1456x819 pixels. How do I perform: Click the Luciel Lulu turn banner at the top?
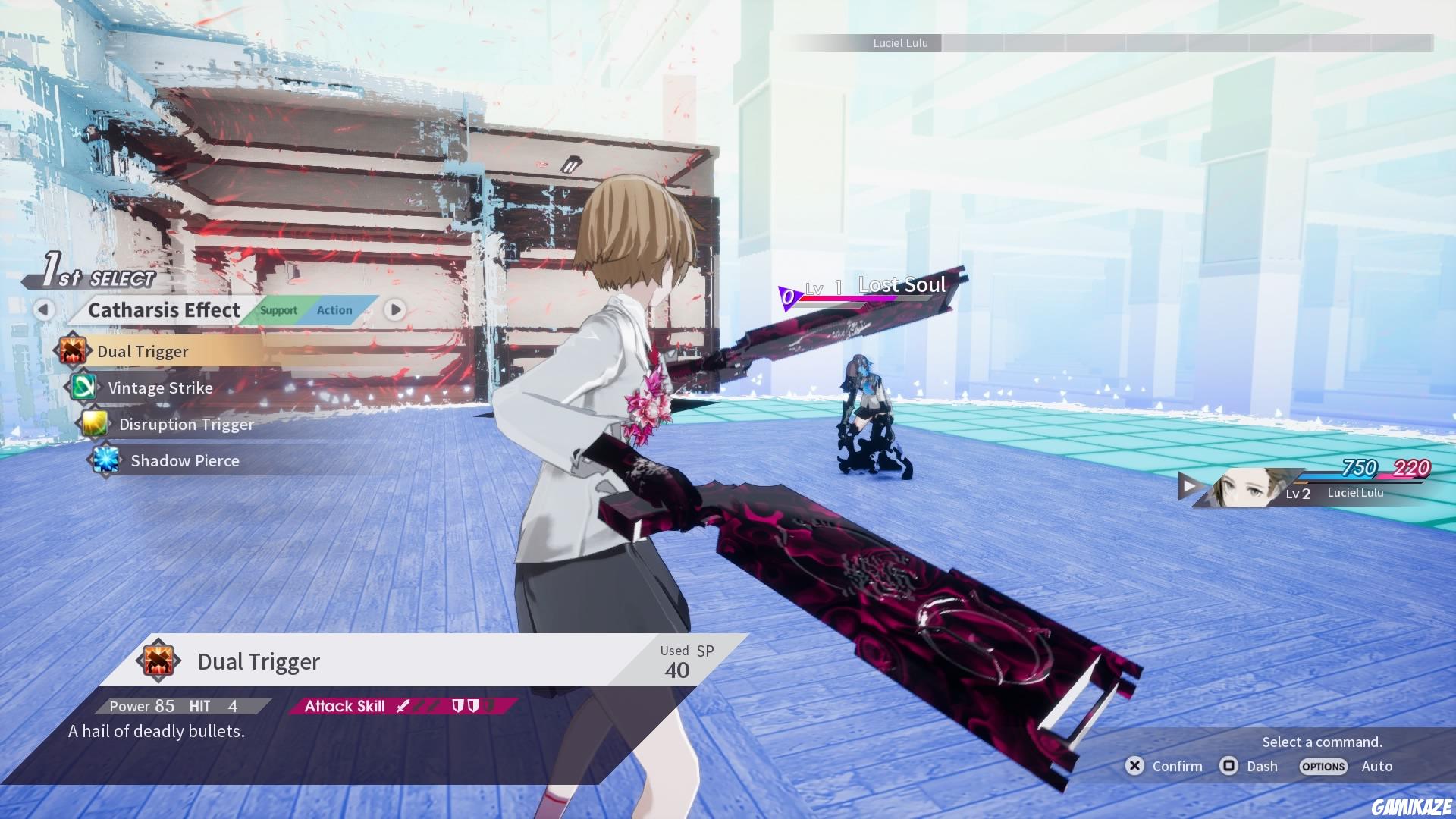[901, 43]
